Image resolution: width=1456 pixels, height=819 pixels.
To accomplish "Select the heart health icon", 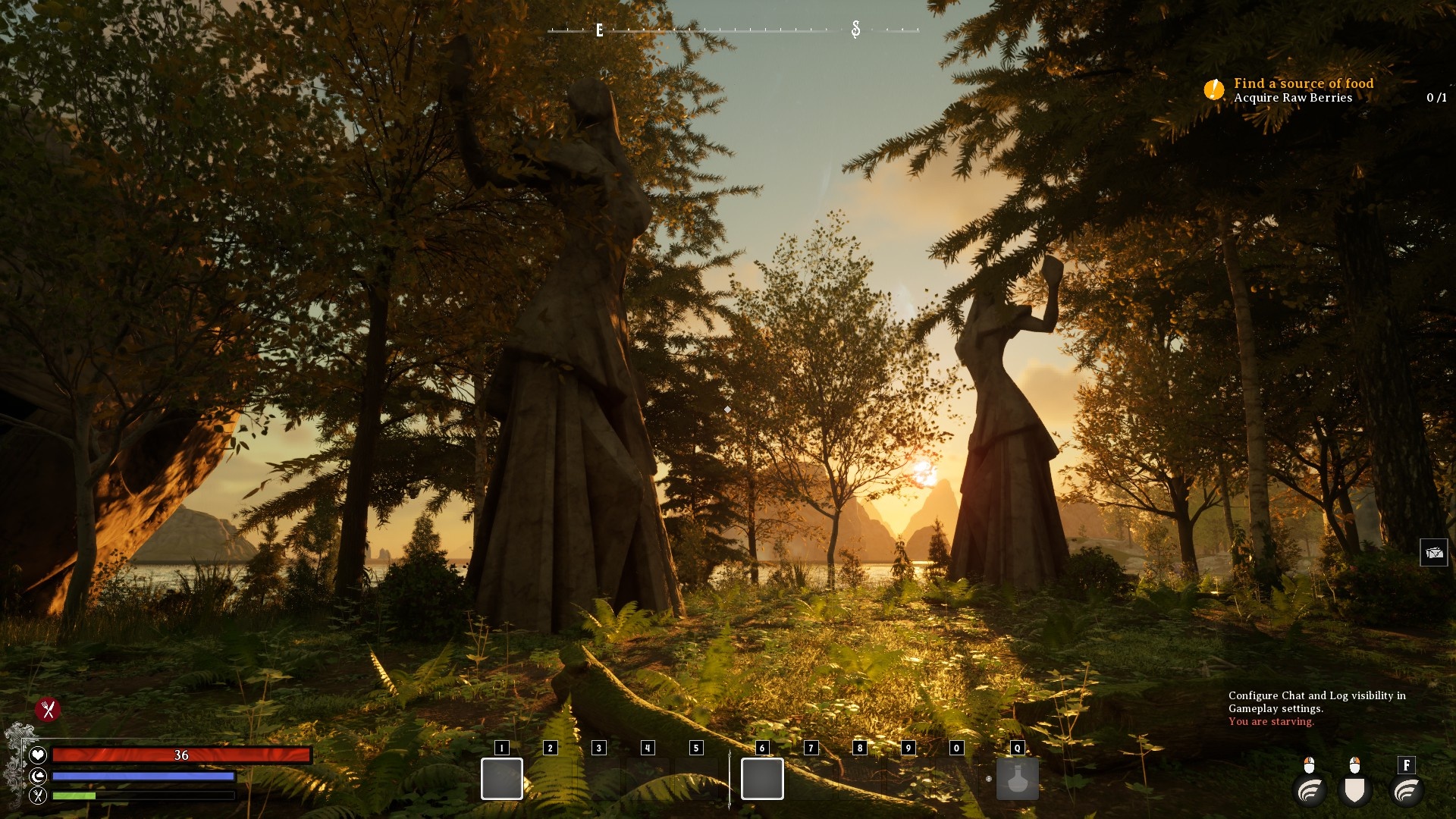I will tap(37, 755).
